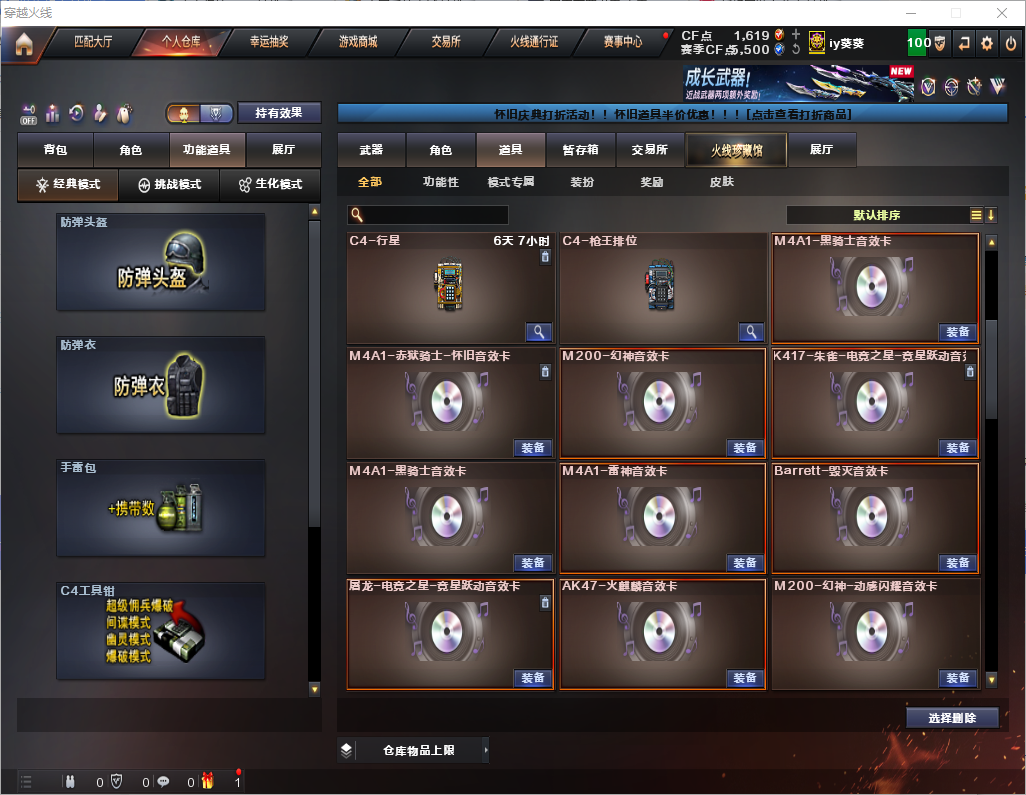Select the 防弹头盔 bulletproof helmet slot
Viewport: 1026px width, 795px height.
coord(160,262)
